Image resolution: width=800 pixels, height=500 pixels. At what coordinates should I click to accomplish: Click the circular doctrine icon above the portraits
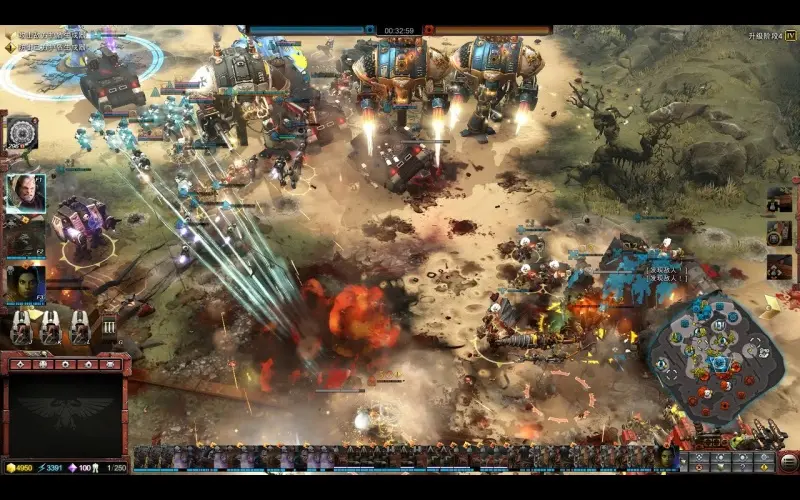(x=21, y=133)
